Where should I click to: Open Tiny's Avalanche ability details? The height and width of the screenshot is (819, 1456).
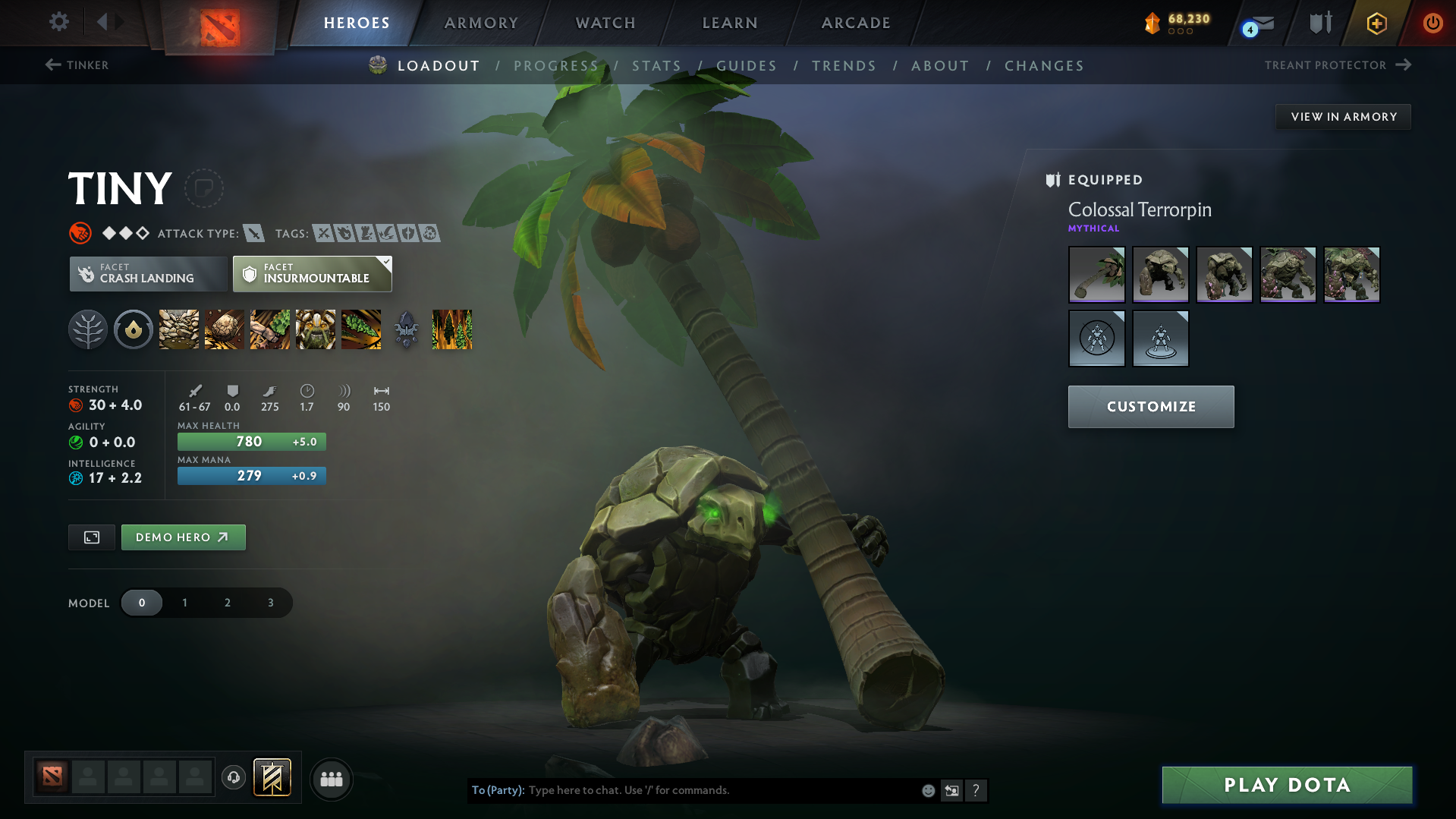tap(178, 329)
